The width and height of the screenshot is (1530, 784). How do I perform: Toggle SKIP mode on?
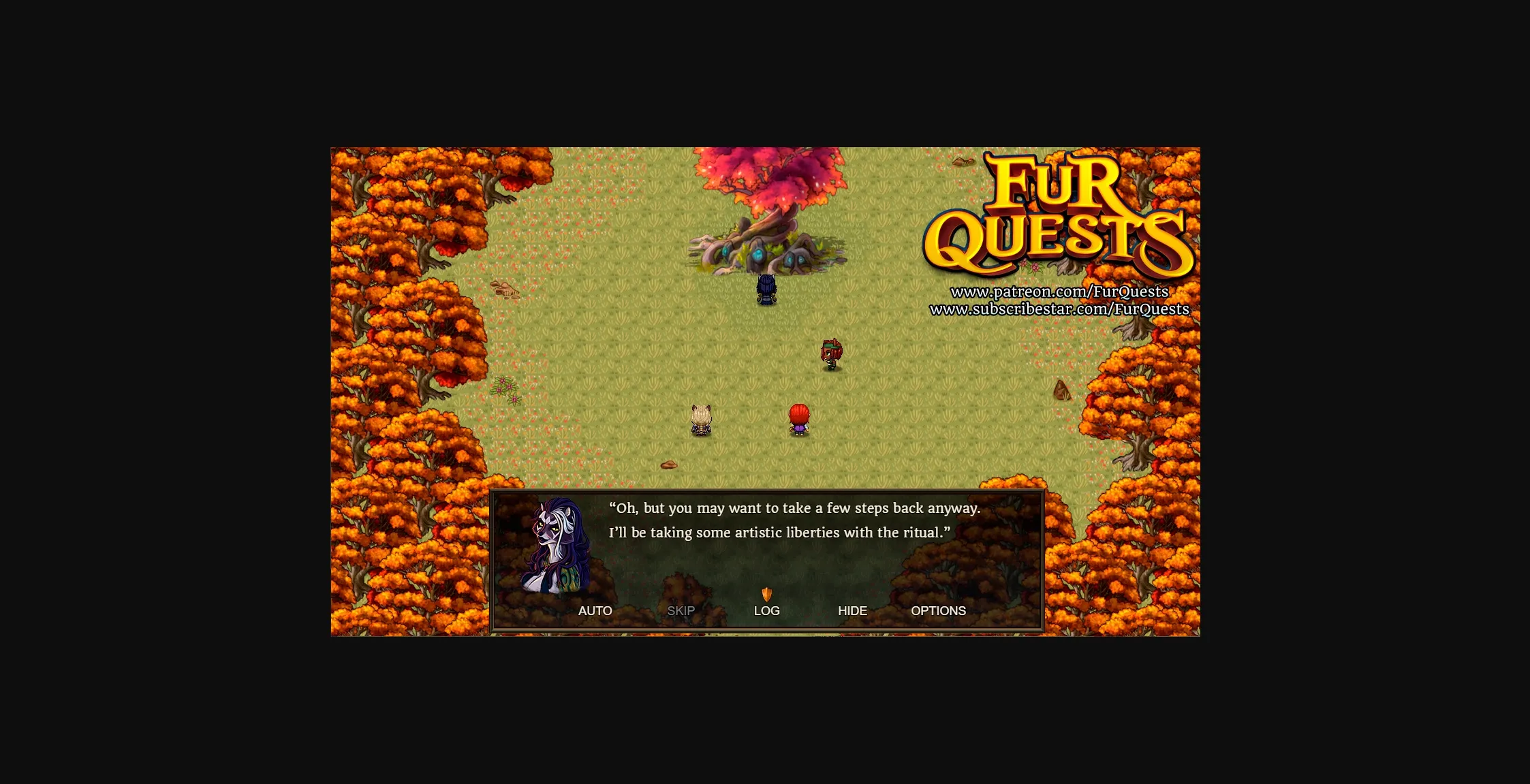[x=681, y=611]
